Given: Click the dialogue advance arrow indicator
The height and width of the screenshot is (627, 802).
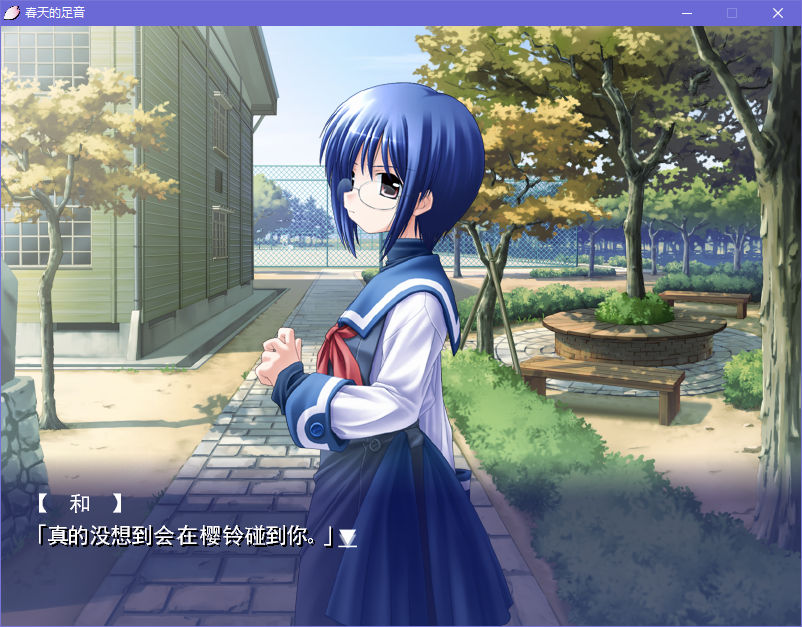Looking at the screenshot, I should point(347,538).
